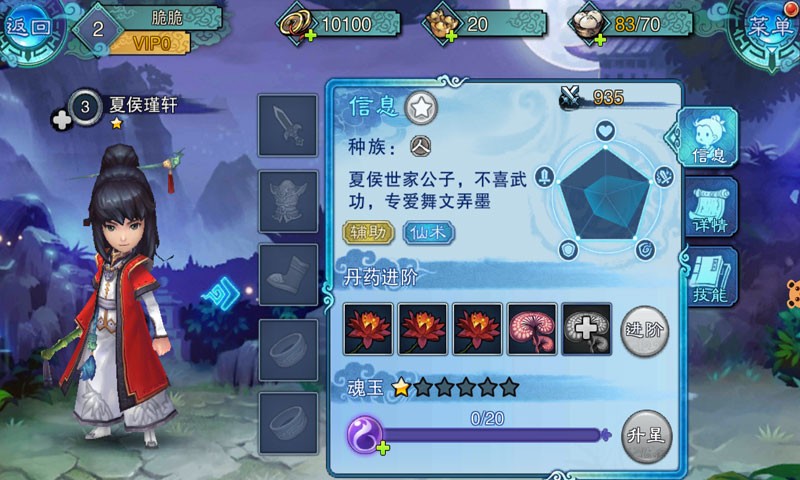Click the 进阶 advance button

[645, 329]
